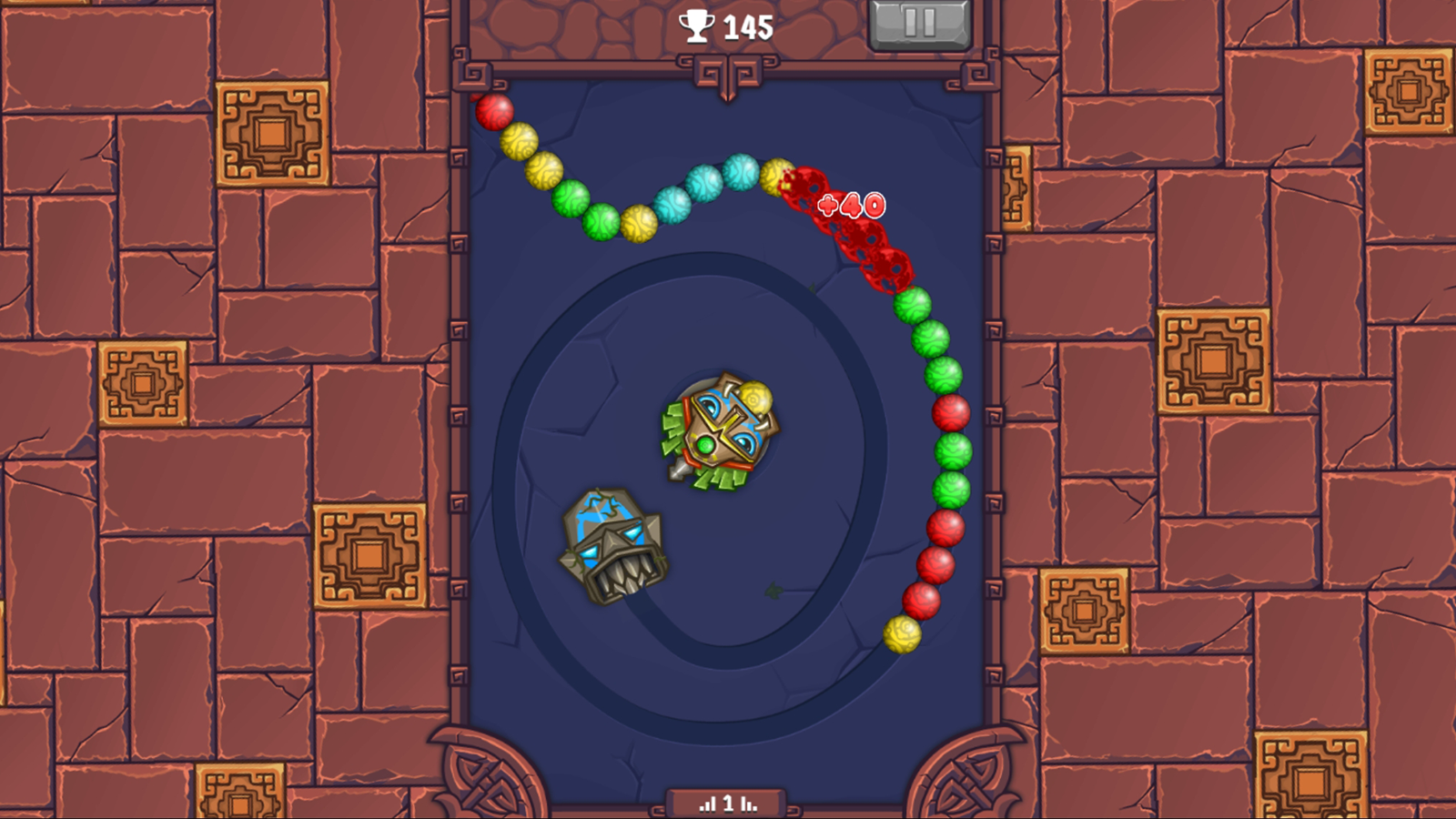
Task: Select the pause button icon
Action: point(919,24)
